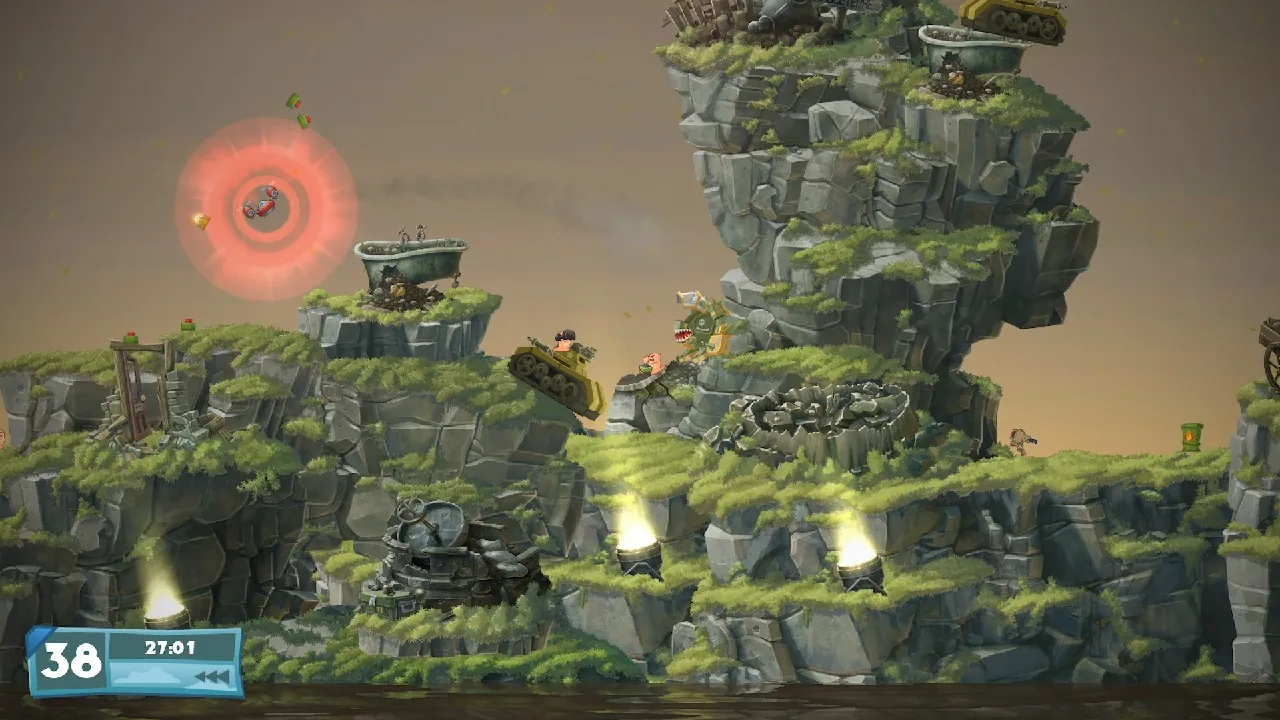Select the crawling mine inside the red ring

[x=263, y=205]
